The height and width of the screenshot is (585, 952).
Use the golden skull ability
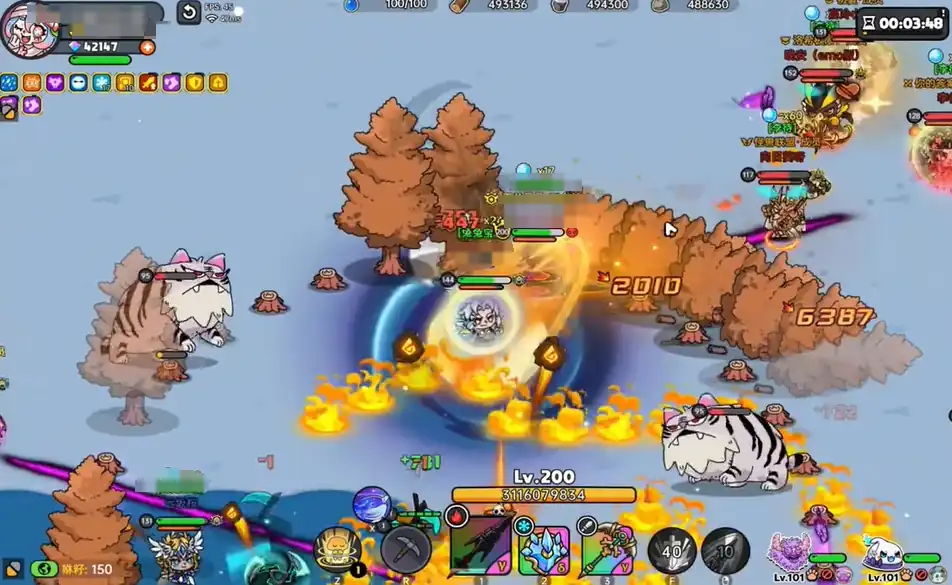pyautogui.click(x=338, y=549)
